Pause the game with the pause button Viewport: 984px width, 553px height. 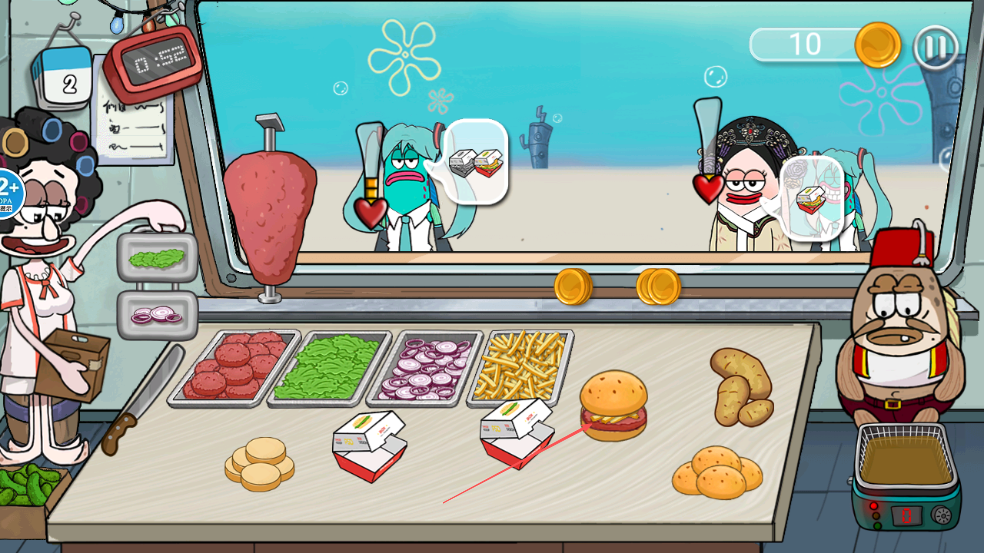(x=935, y=46)
